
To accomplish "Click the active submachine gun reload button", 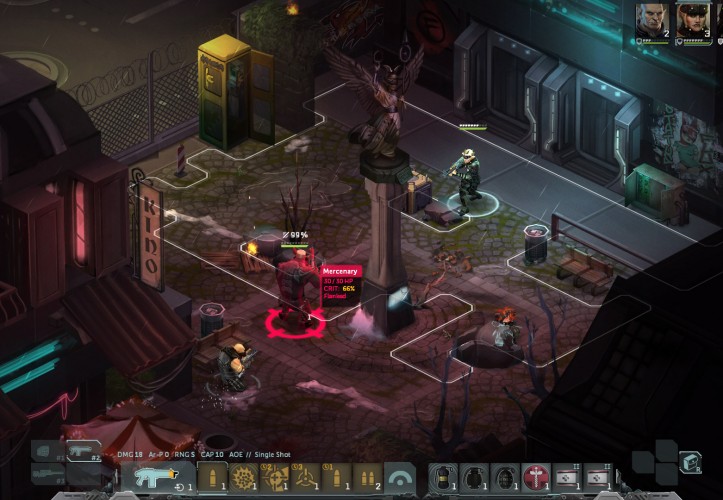I will pyautogui.click(x=158, y=477).
